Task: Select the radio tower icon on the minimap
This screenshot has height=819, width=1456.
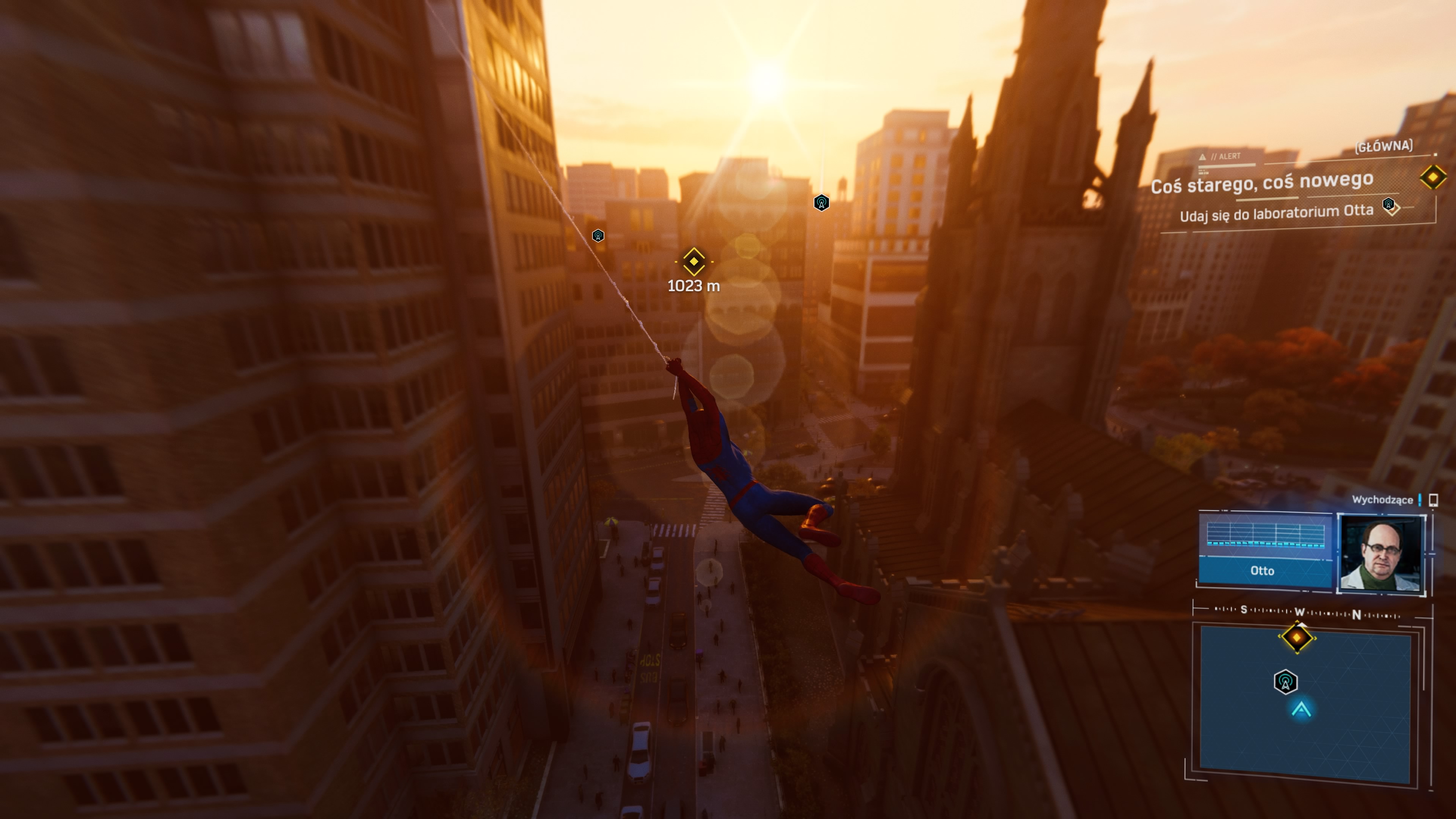Action: pos(1285,682)
